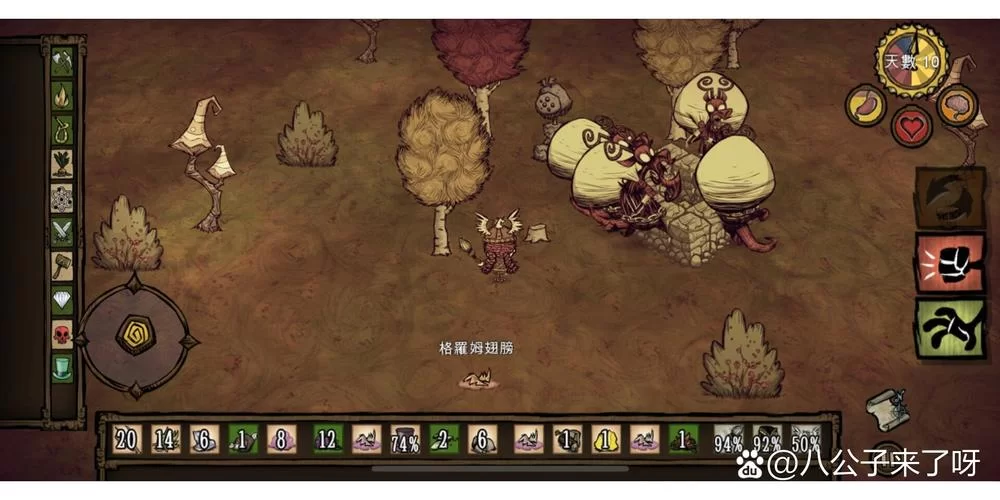The height and width of the screenshot is (500, 1000).
Task: Select the inventory item at 74% durability
Action: tap(405, 439)
